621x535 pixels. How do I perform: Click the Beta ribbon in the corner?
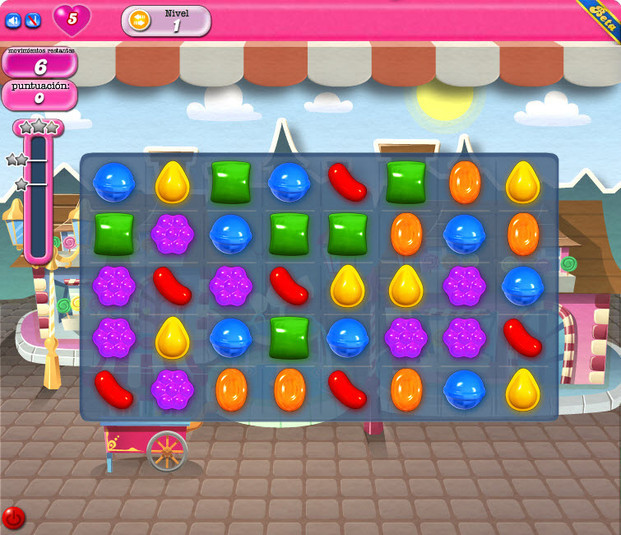click(603, 17)
